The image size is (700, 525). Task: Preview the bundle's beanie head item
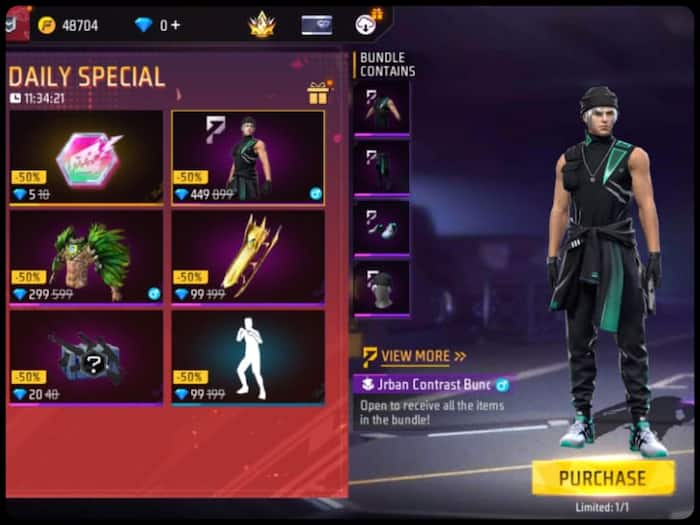381,288
